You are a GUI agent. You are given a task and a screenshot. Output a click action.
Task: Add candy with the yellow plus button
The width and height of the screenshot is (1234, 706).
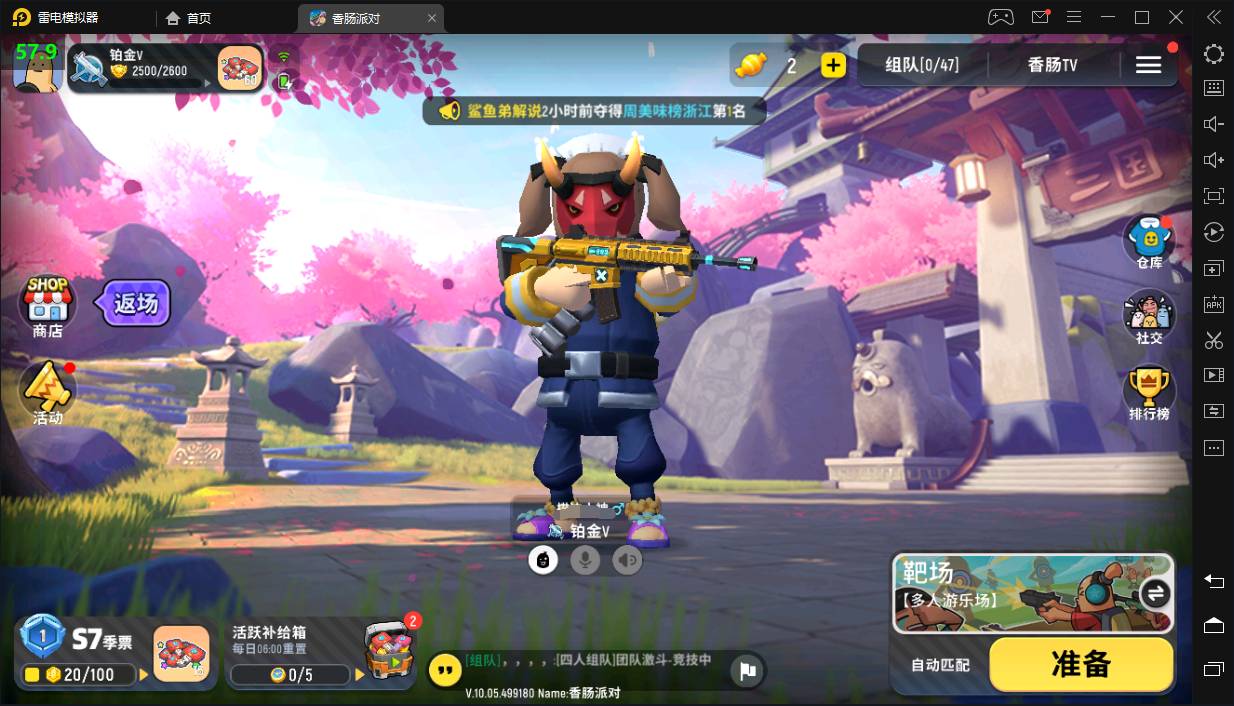tap(833, 66)
